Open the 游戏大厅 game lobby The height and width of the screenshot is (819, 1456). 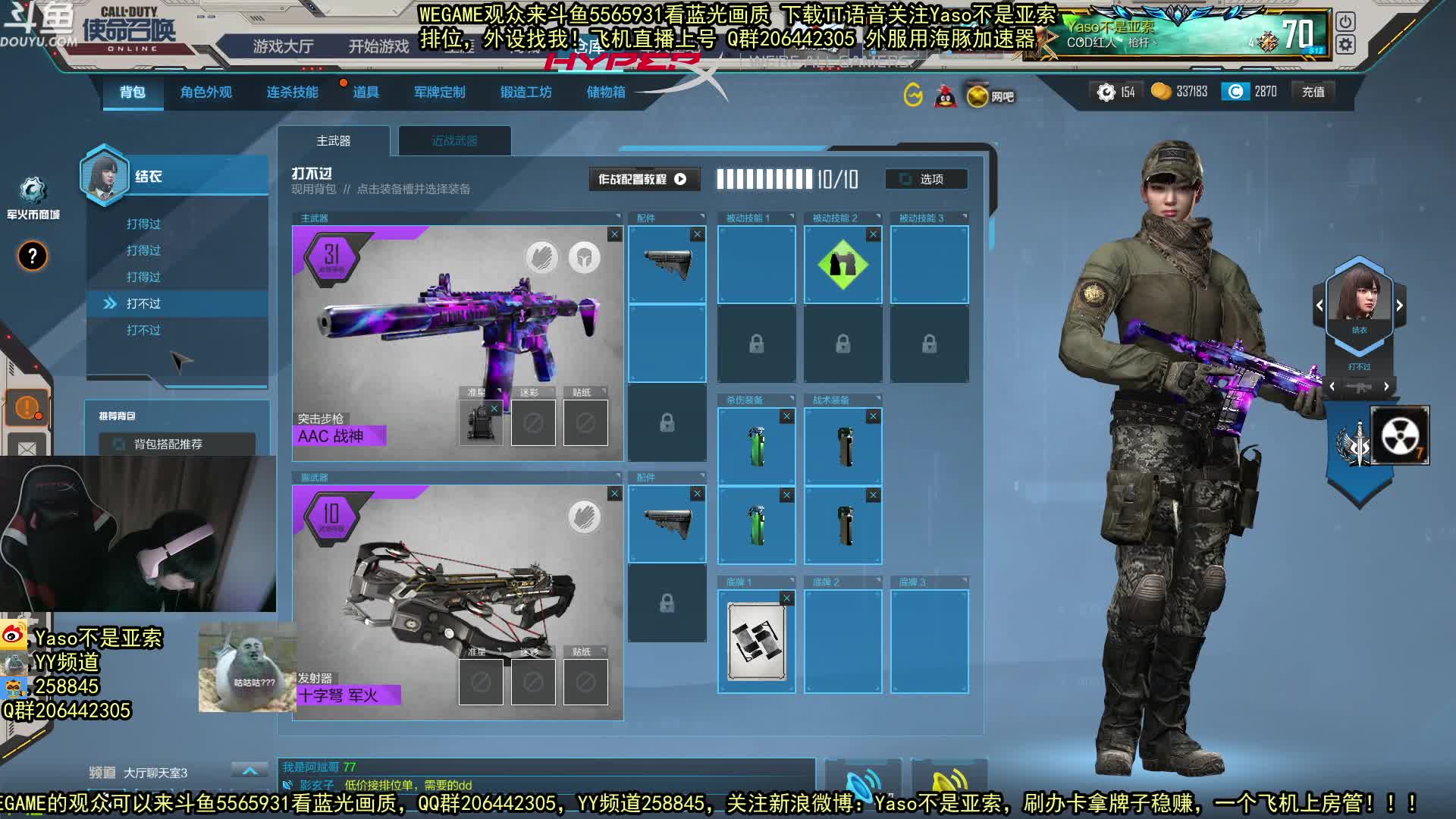tap(283, 47)
